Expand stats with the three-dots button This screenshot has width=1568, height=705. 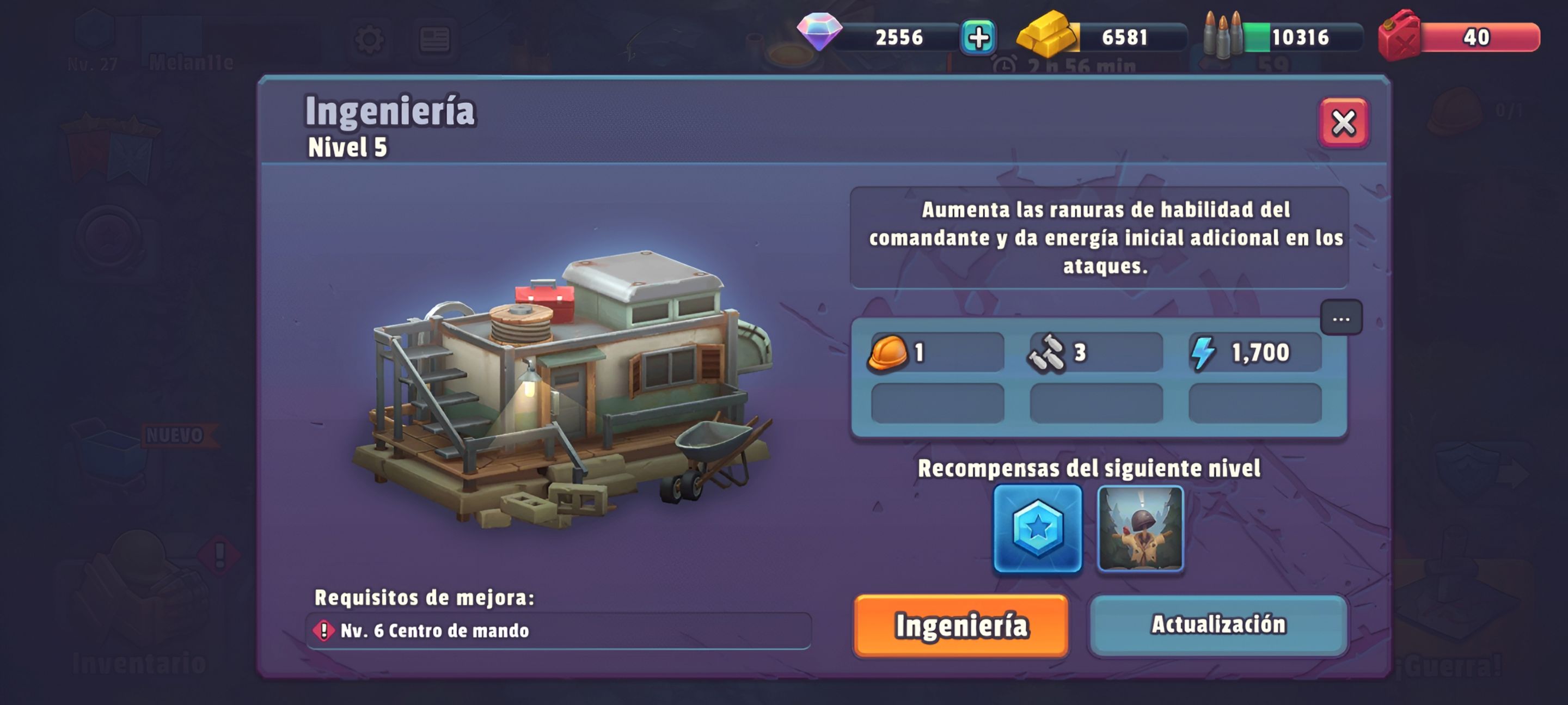(1341, 318)
